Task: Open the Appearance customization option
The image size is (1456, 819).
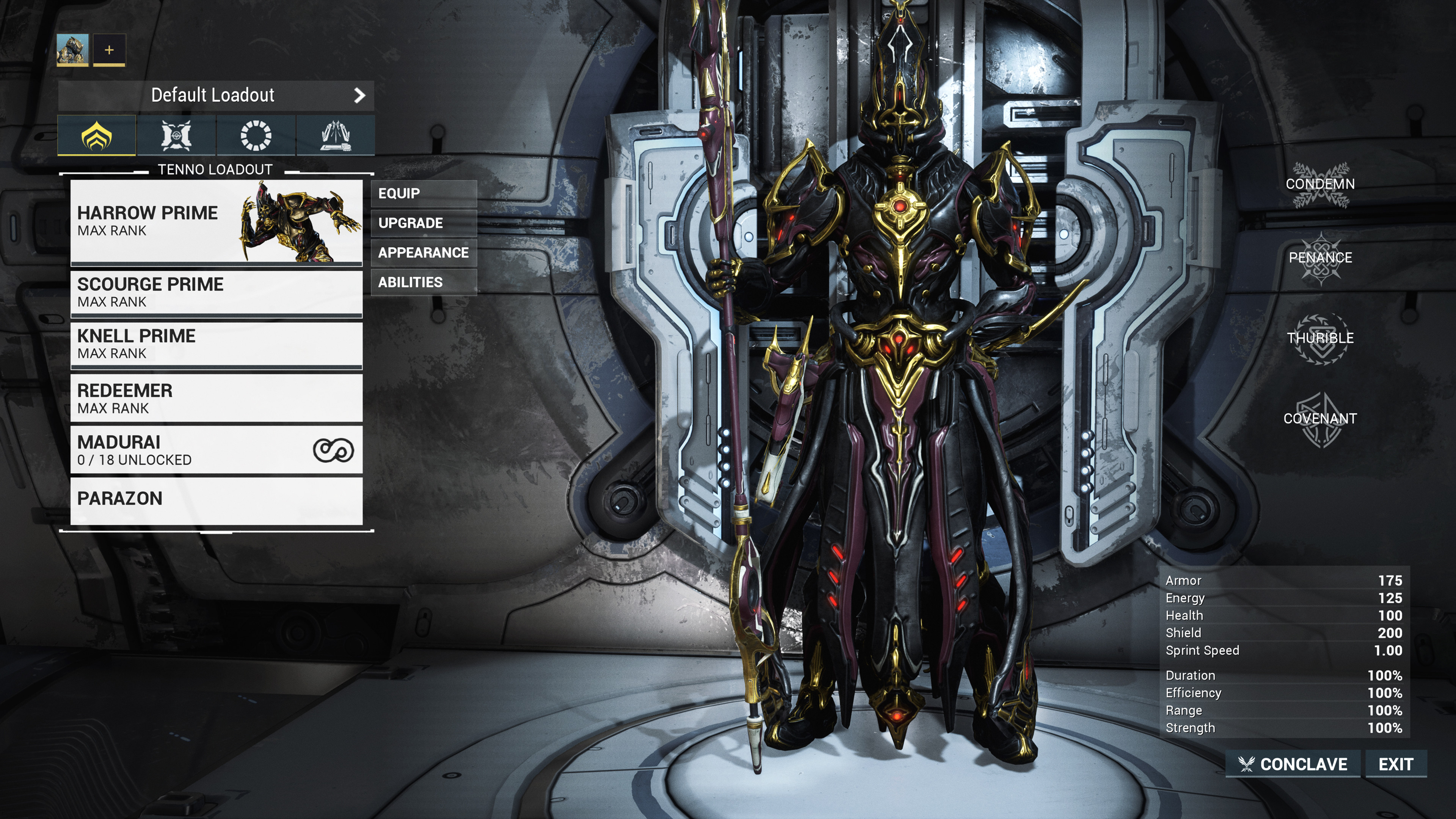Action: (424, 253)
